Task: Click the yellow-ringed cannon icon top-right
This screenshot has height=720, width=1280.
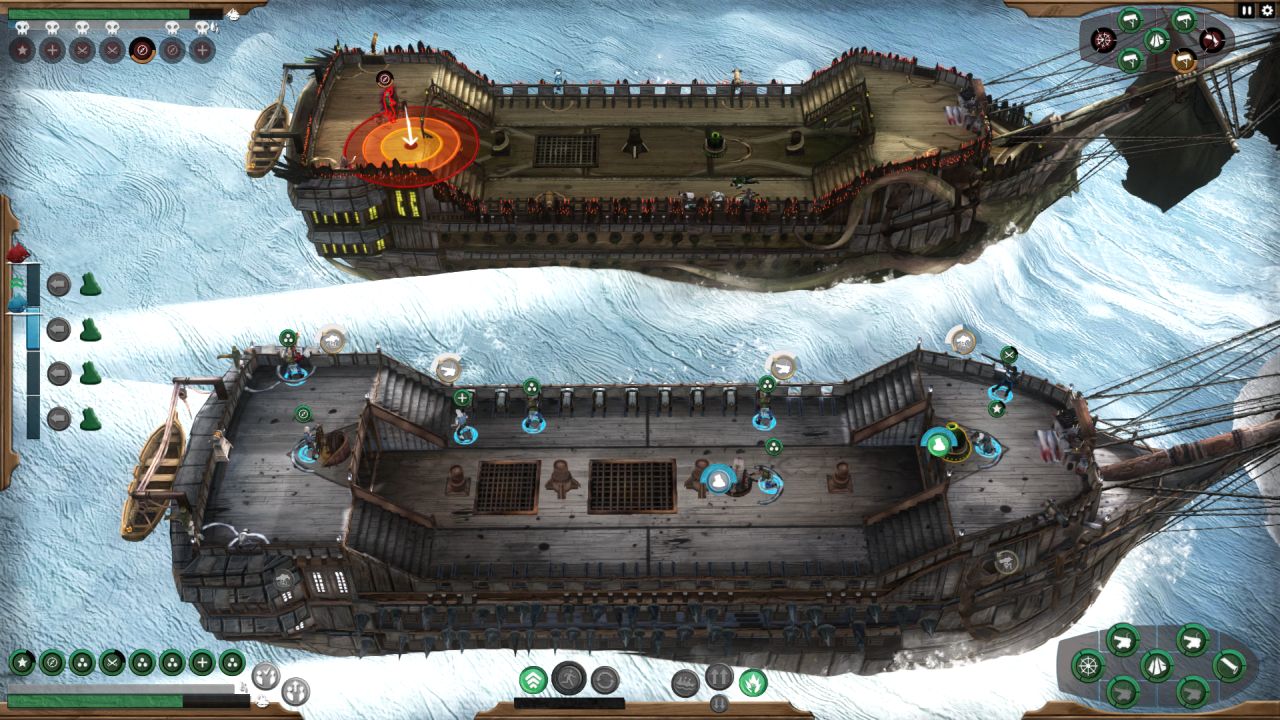Action: click(1186, 61)
